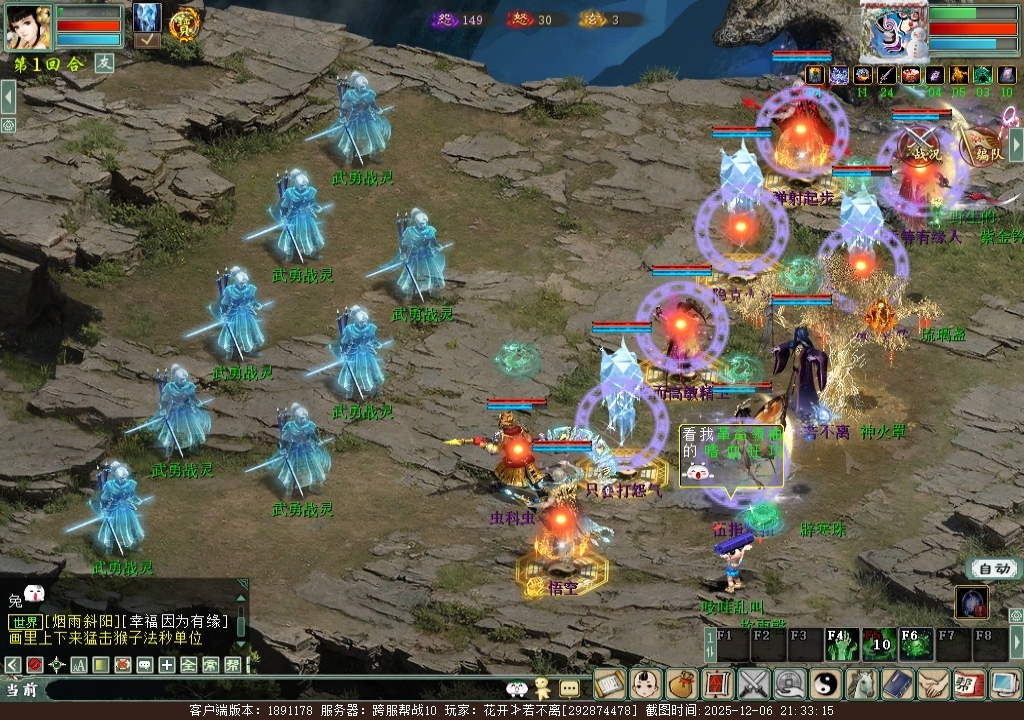This screenshot has height=720, width=1024.
Task: Open the handshake friends icon
Action: tap(933, 684)
